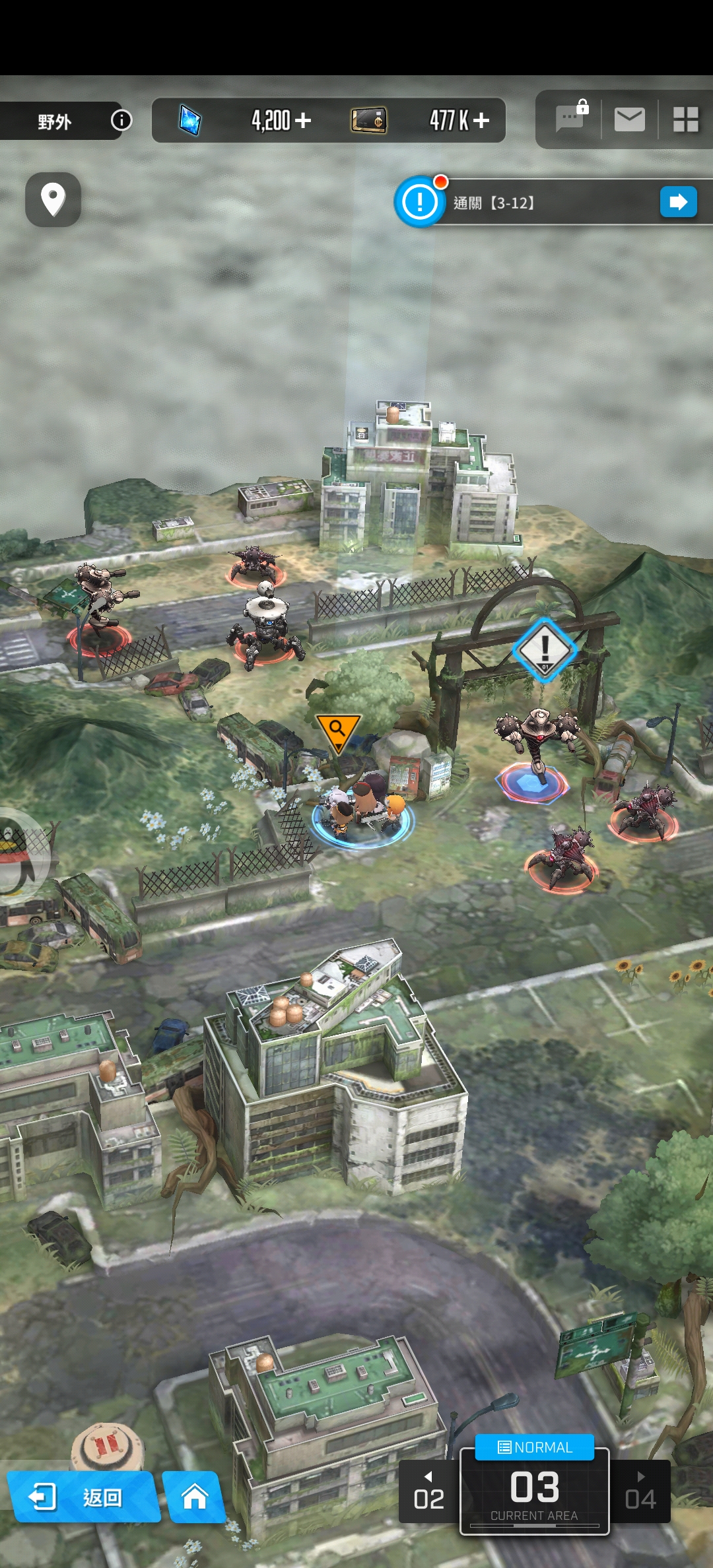Open the locked chat bubble icon
The width and height of the screenshot is (713, 1568).
pyautogui.click(x=570, y=119)
